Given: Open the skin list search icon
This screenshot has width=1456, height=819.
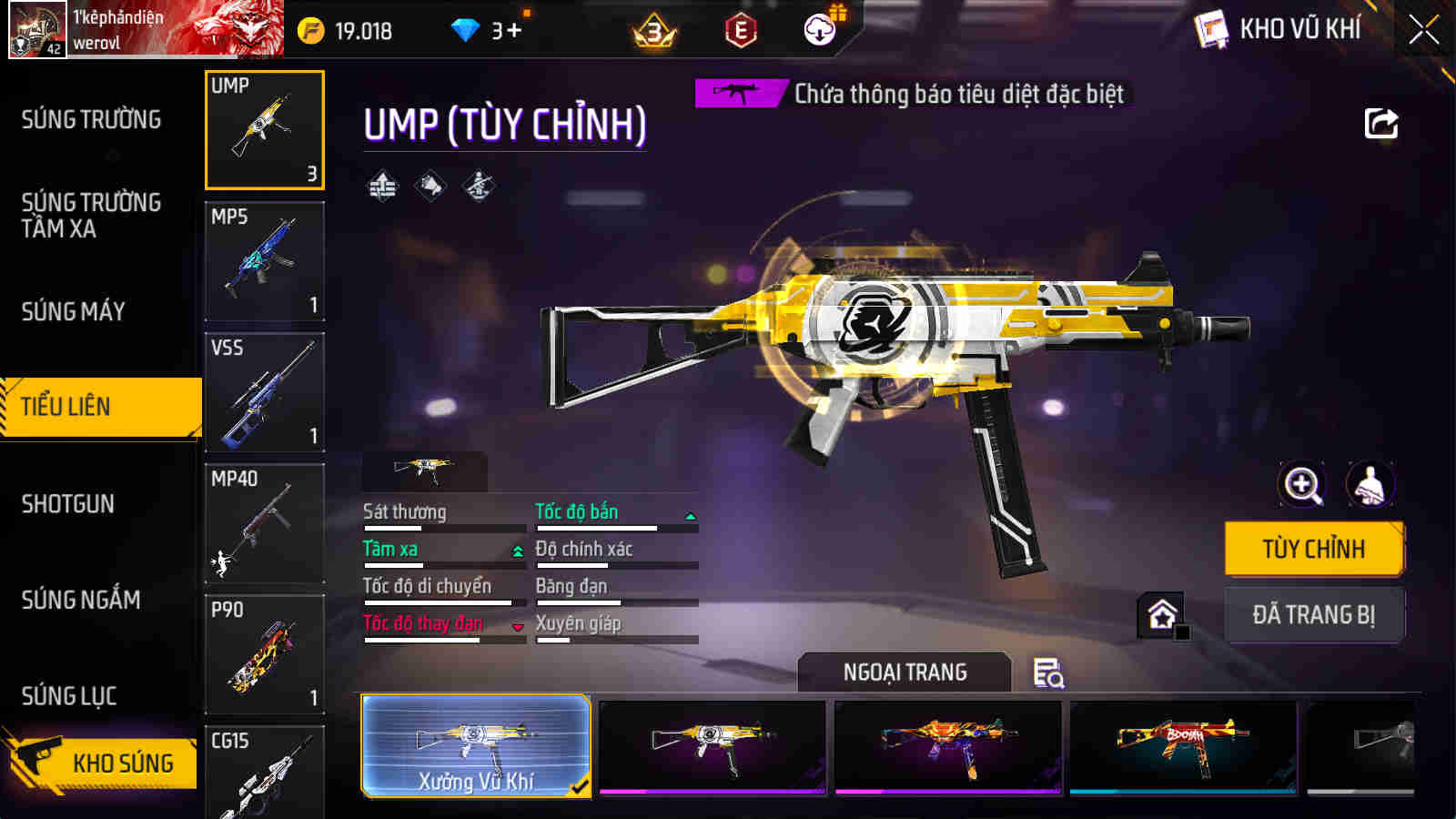Looking at the screenshot, I should click(x=1048, y=673).
